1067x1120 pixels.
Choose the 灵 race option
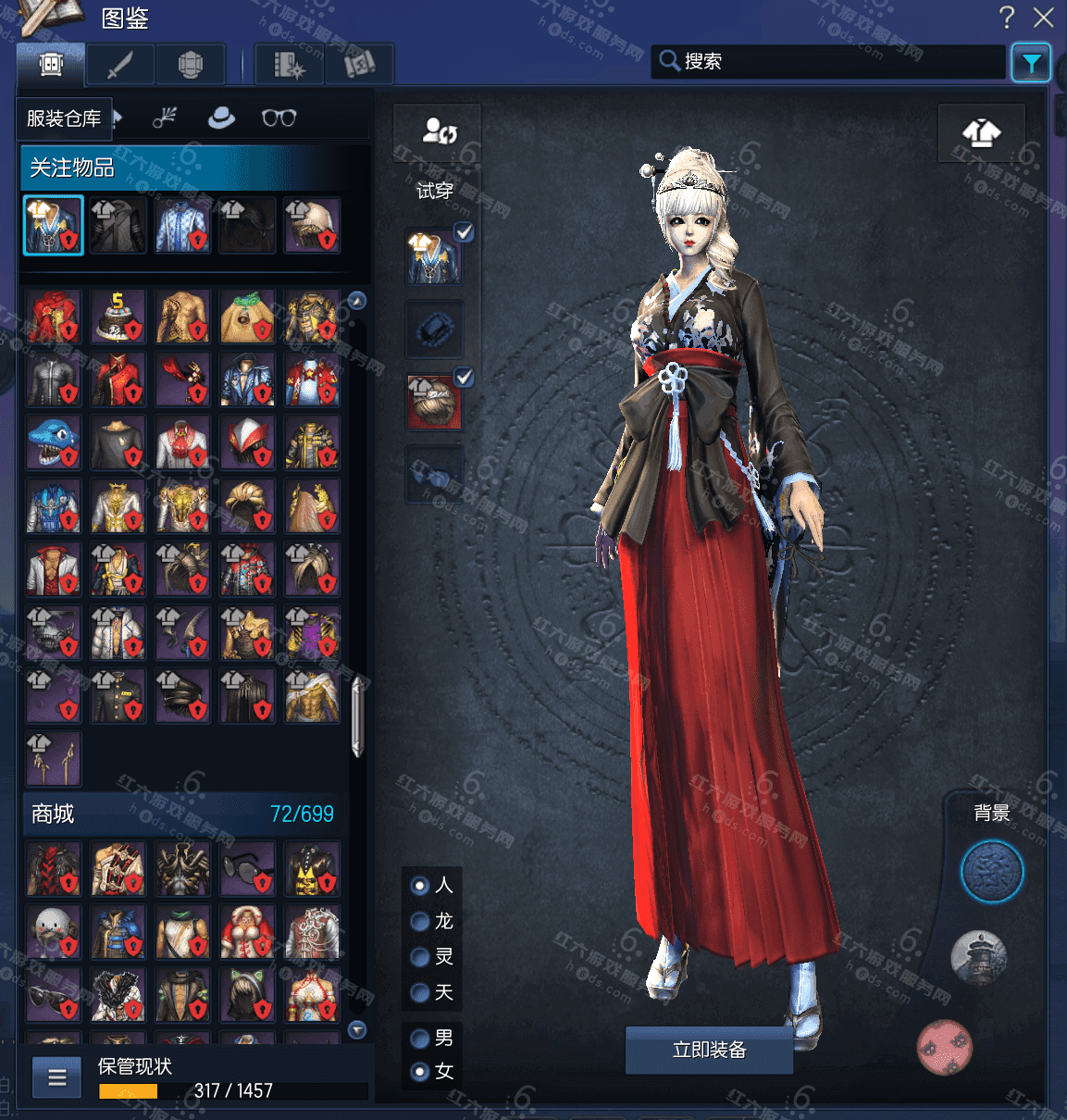[420, 957]
